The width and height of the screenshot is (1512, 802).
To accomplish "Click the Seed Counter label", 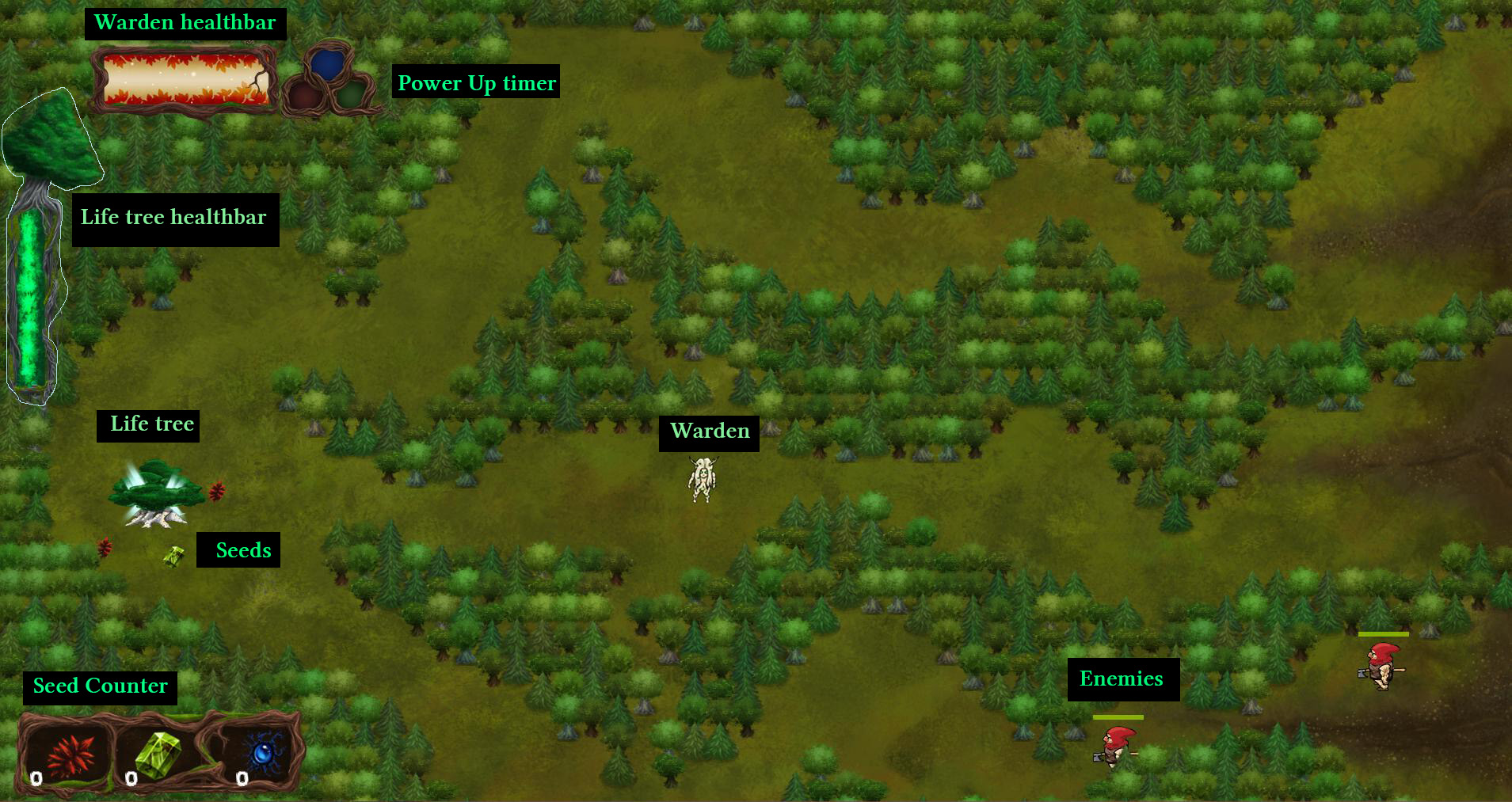I will [x=99, y=686].
